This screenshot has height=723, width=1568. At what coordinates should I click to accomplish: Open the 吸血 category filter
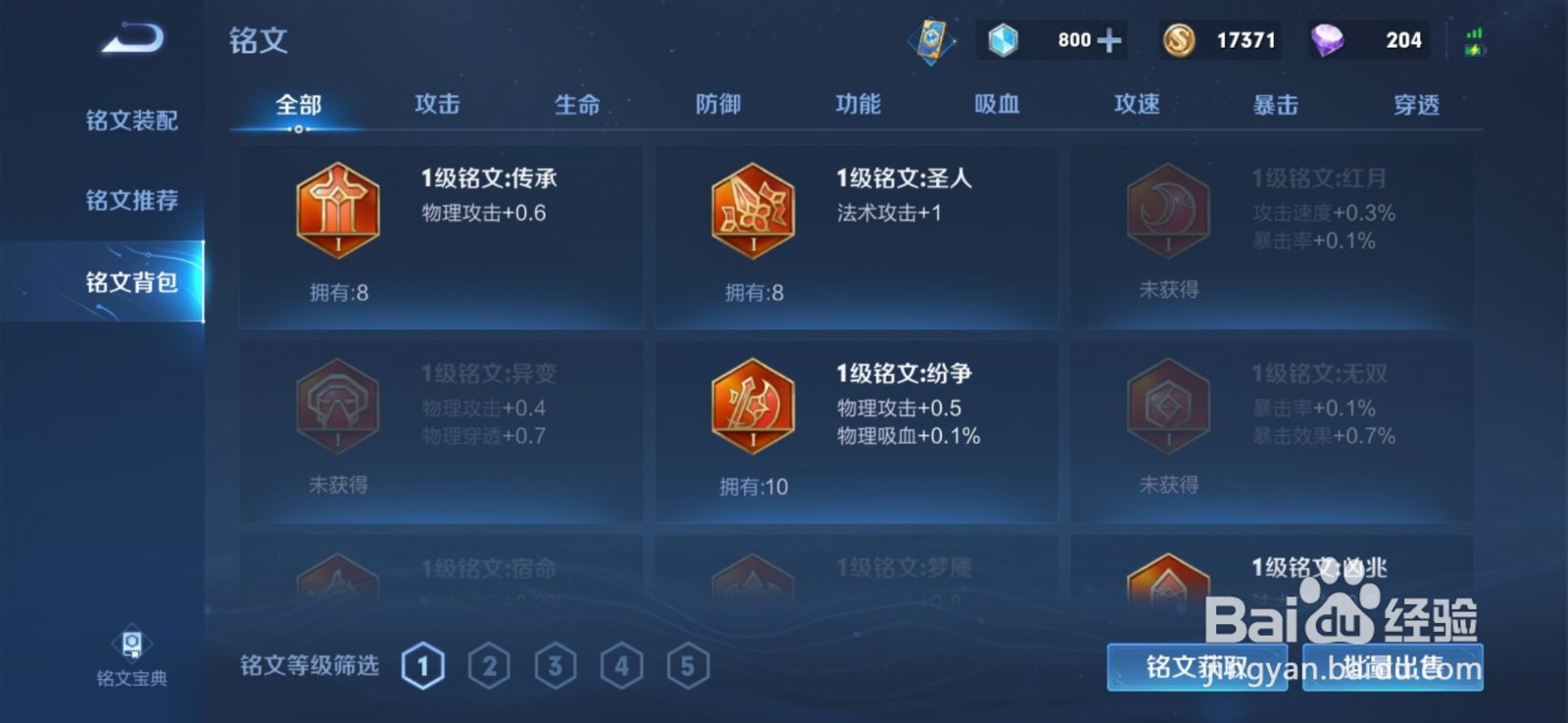click(997, 104)
